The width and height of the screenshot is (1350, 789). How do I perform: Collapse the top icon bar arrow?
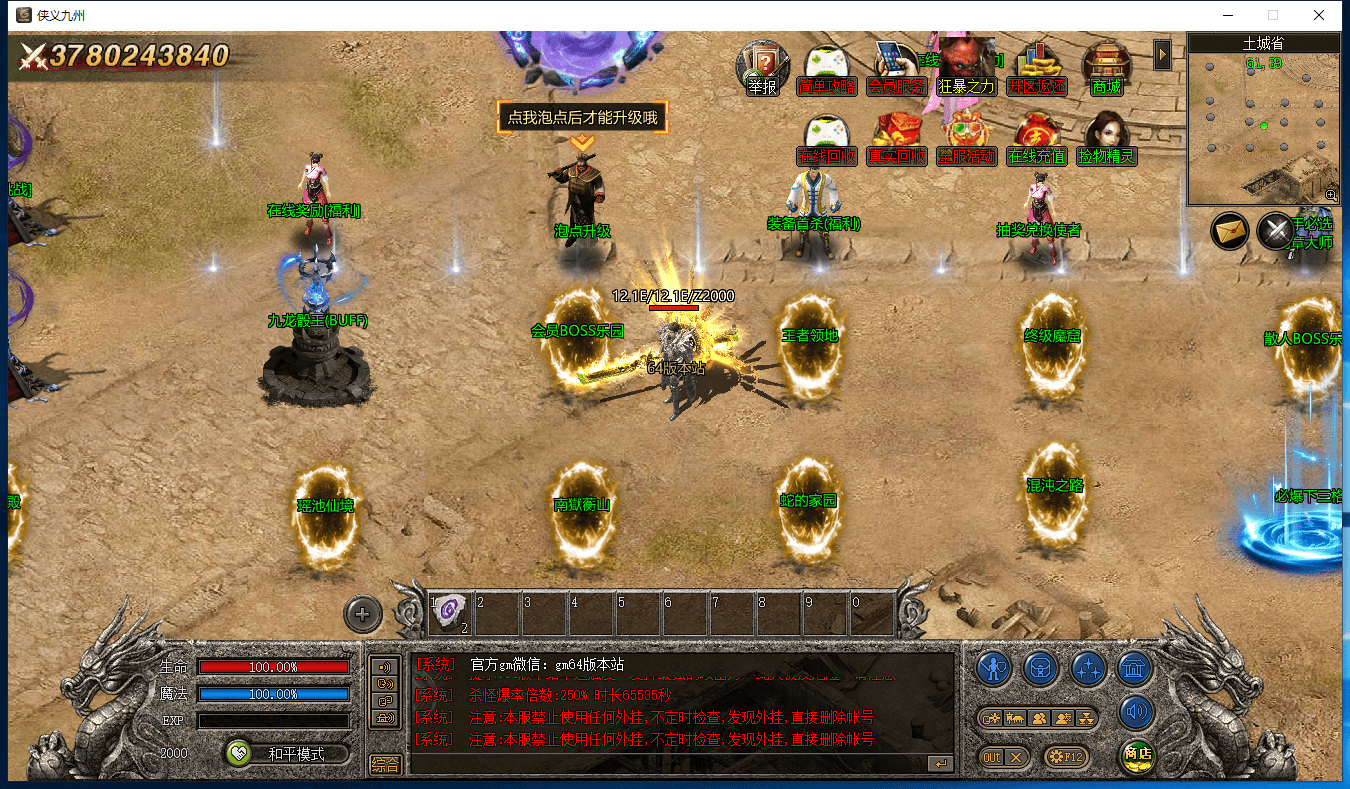(x=1162, y=55)
